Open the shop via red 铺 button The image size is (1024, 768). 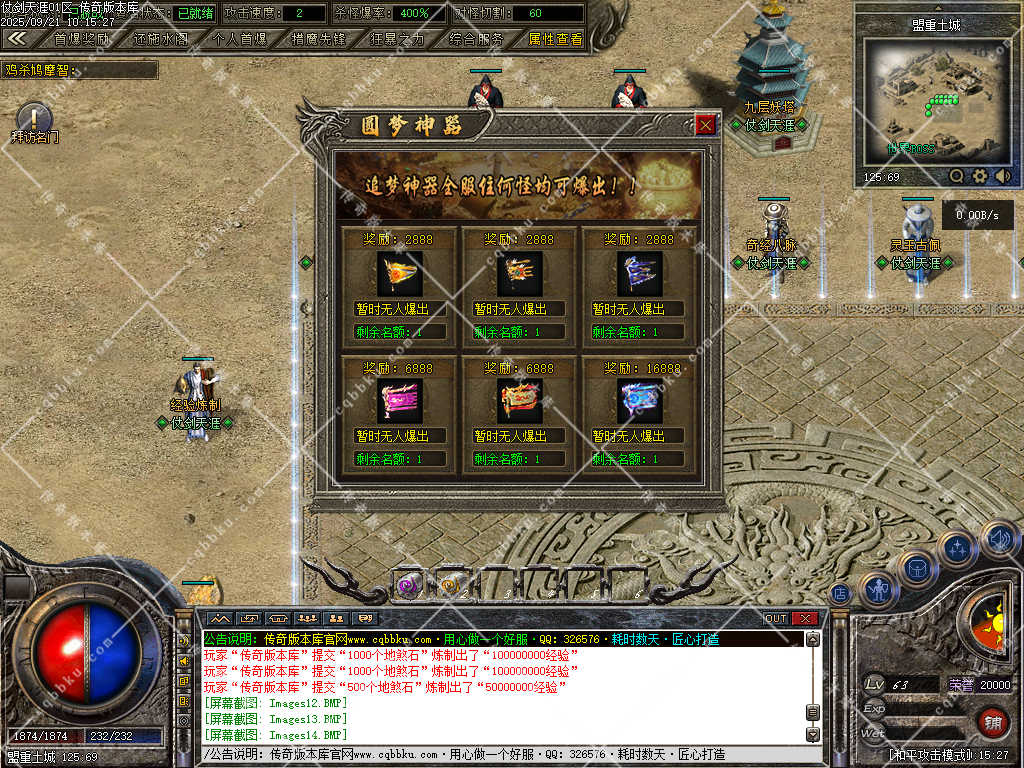tap(992, 721)
